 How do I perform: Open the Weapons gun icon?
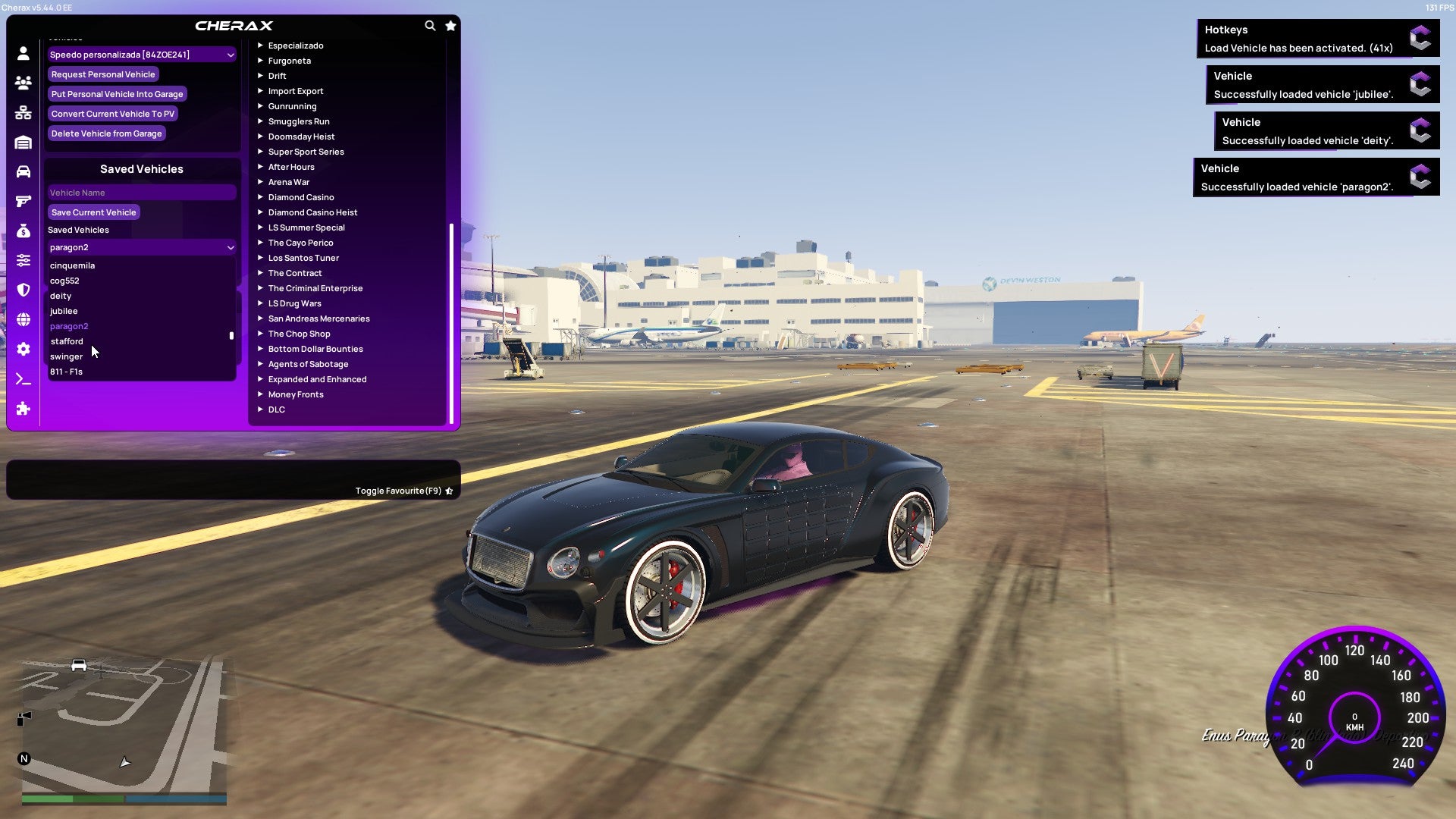click(x=23, y=199)
